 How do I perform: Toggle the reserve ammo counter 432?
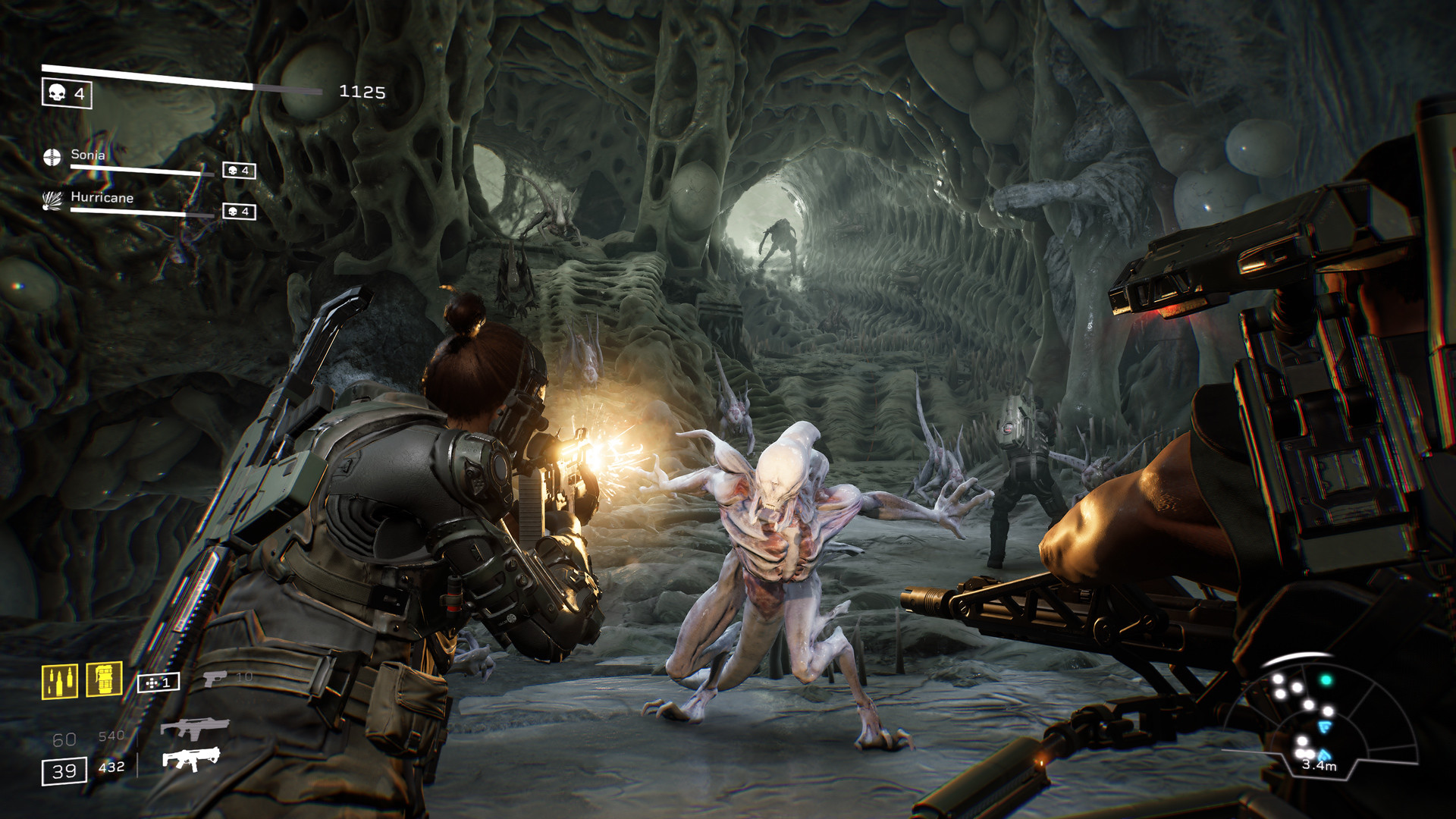click(x=111, y=767)
